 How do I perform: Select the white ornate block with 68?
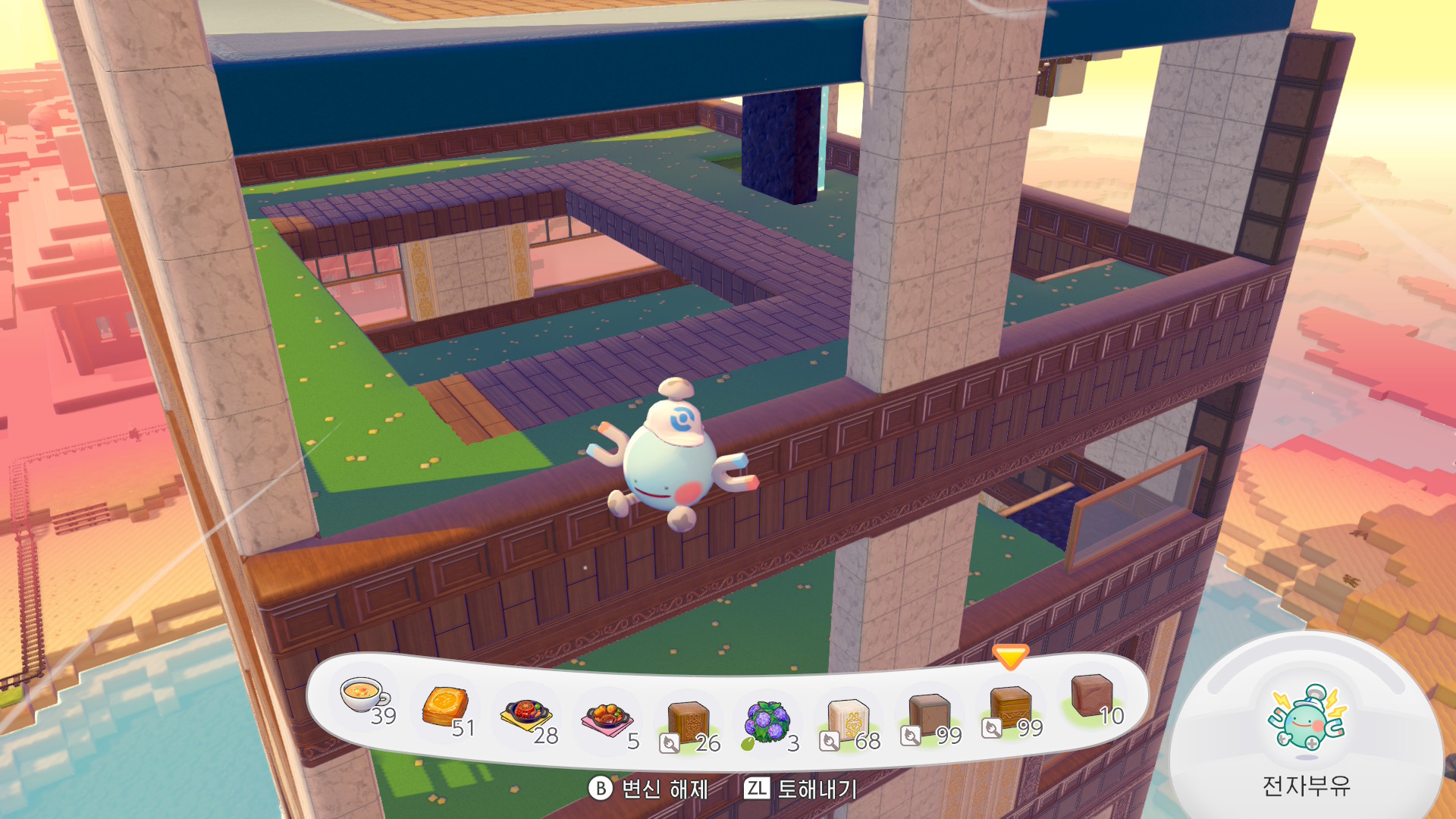(x=848, y=720)
